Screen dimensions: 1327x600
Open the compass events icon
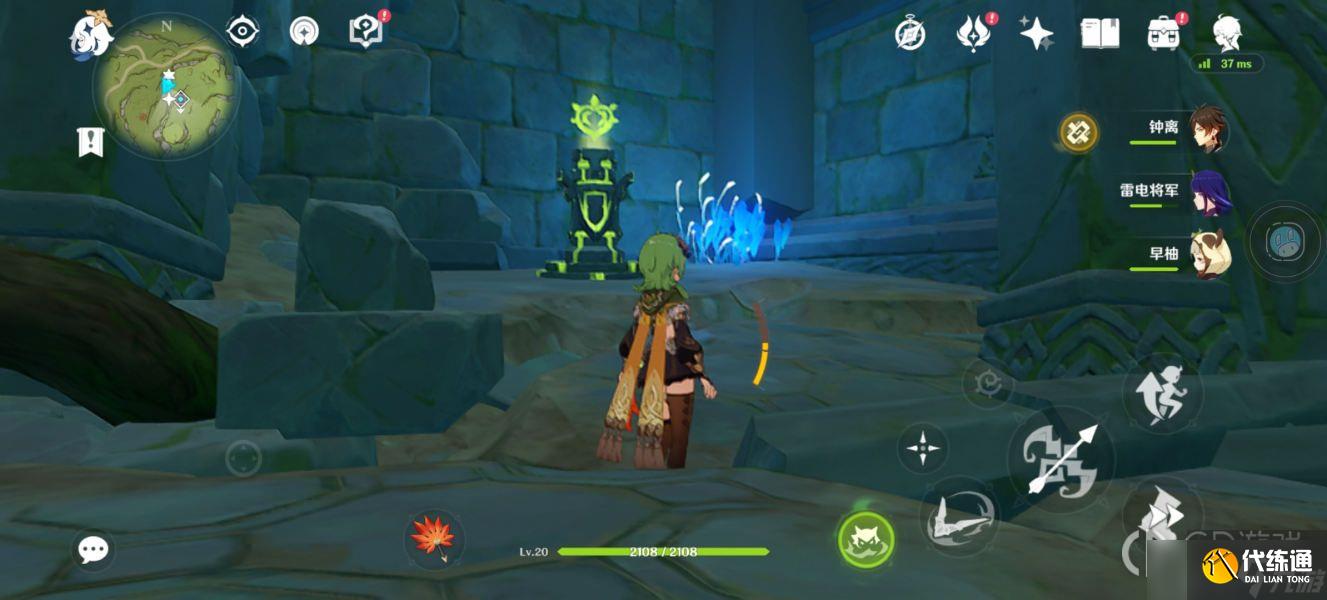coord(910,34)
